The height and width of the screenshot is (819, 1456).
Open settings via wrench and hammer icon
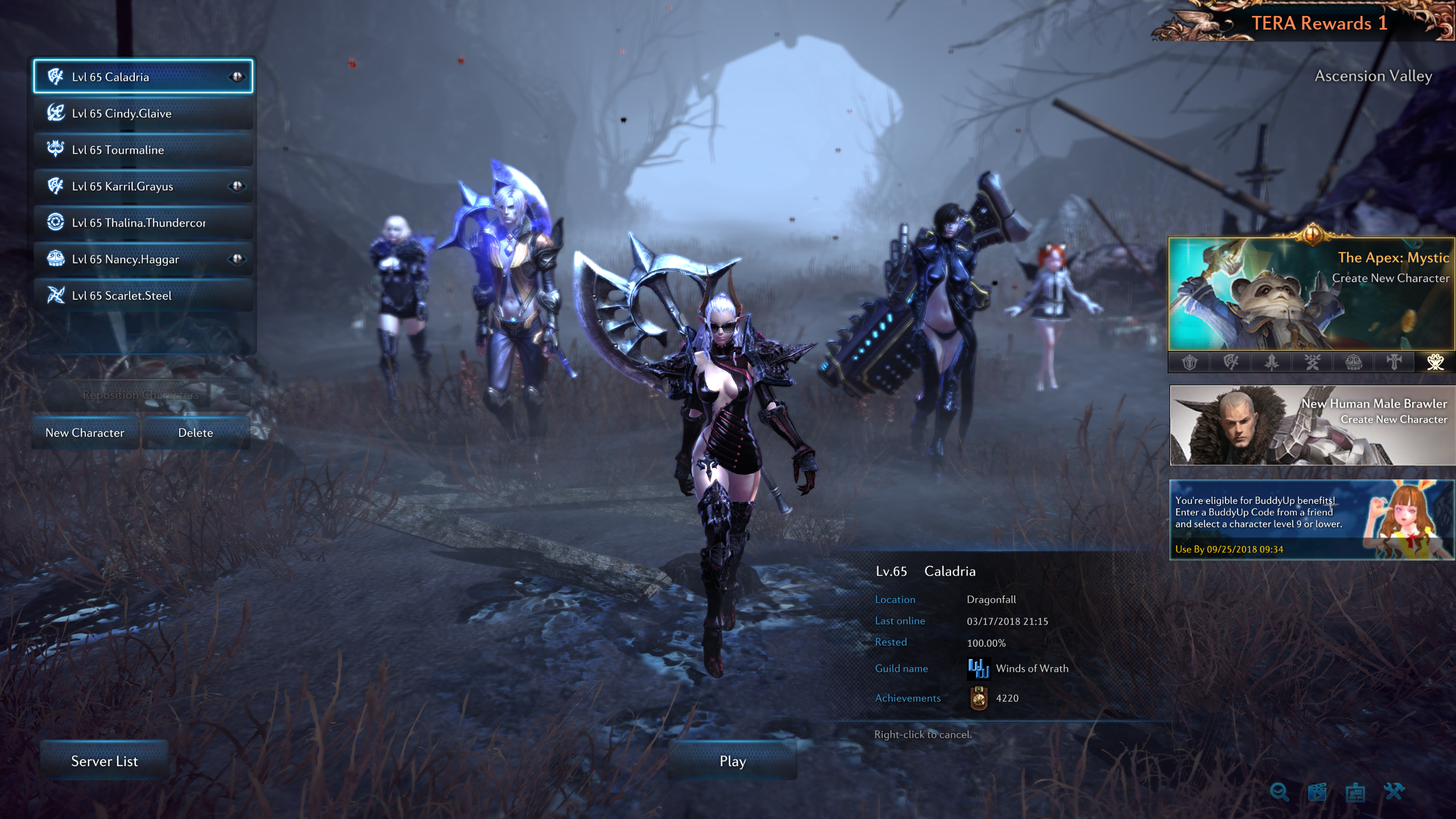click(x=1394, y=791)
